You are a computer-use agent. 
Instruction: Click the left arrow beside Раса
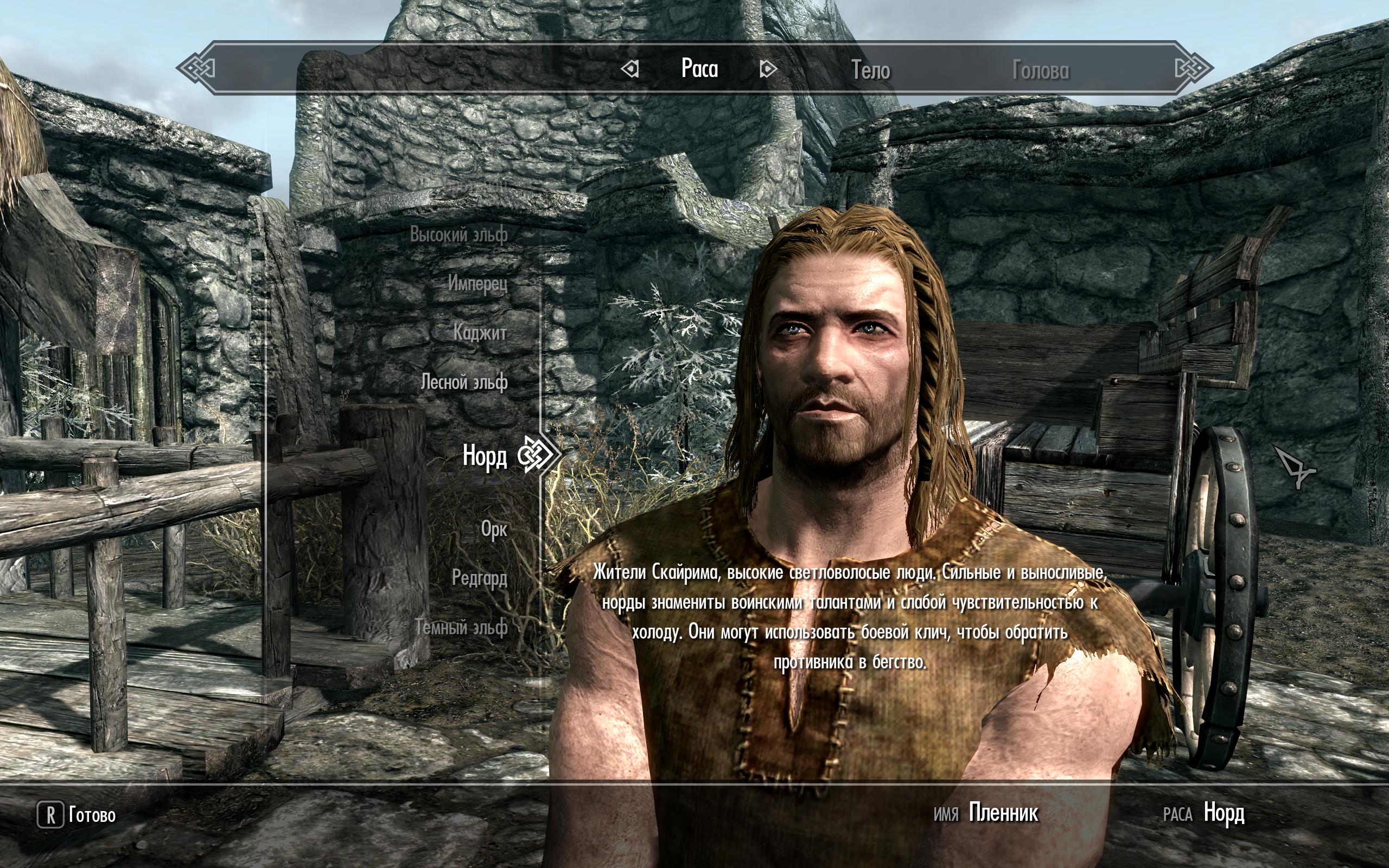click(x=630, y=69)
